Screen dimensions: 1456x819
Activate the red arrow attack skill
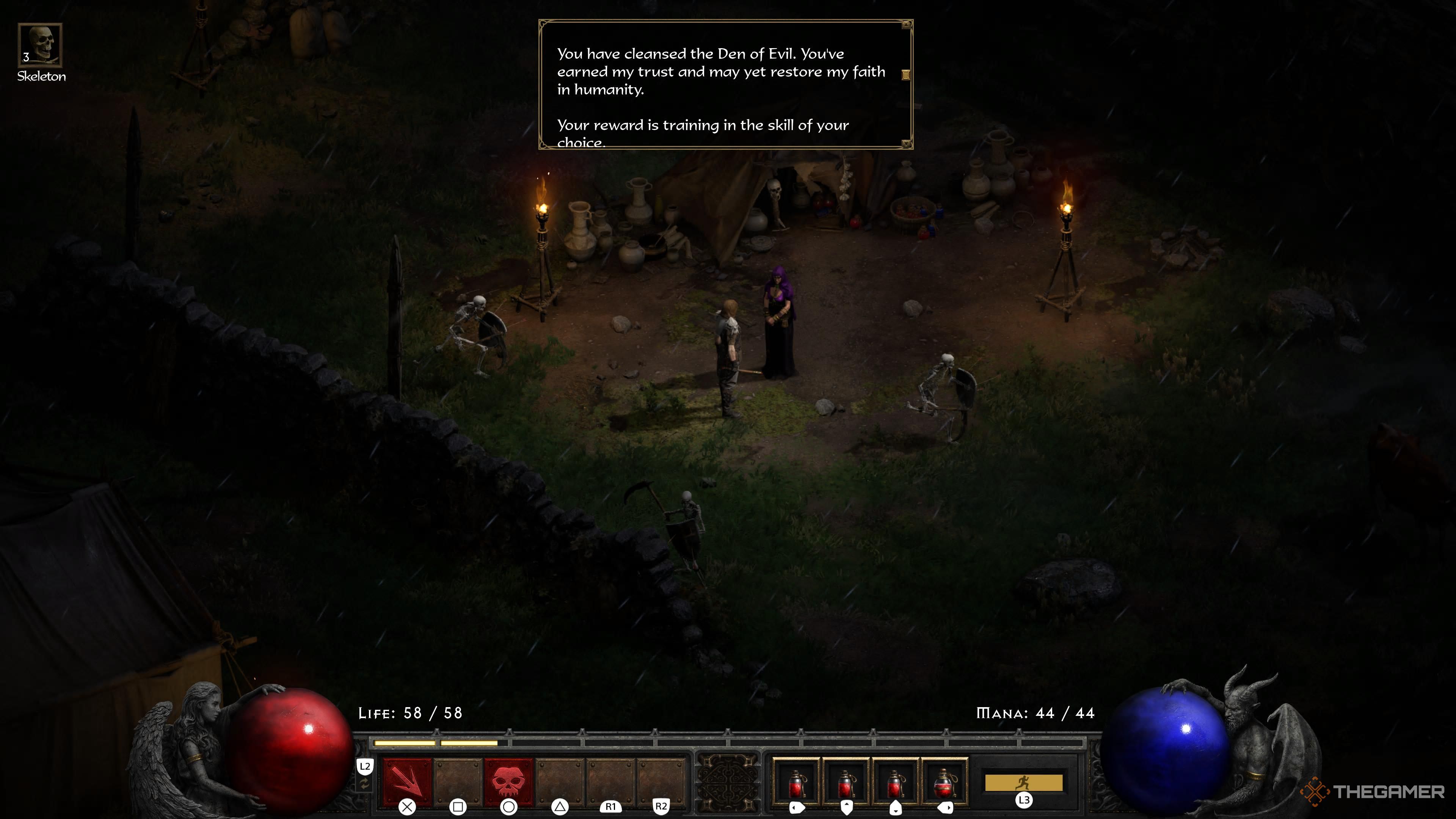click(x=407, y=782)
